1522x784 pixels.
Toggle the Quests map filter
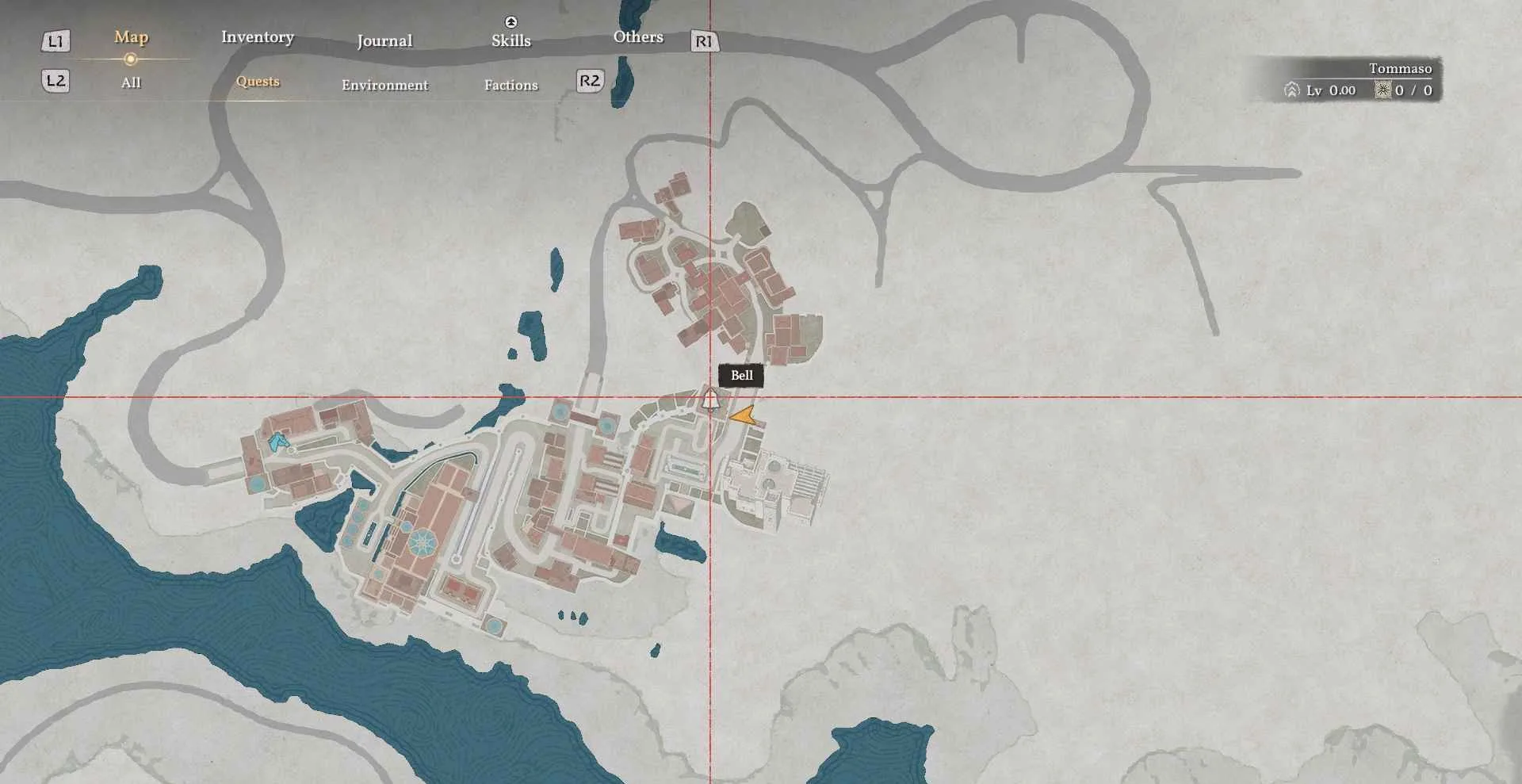pos(257,82)
